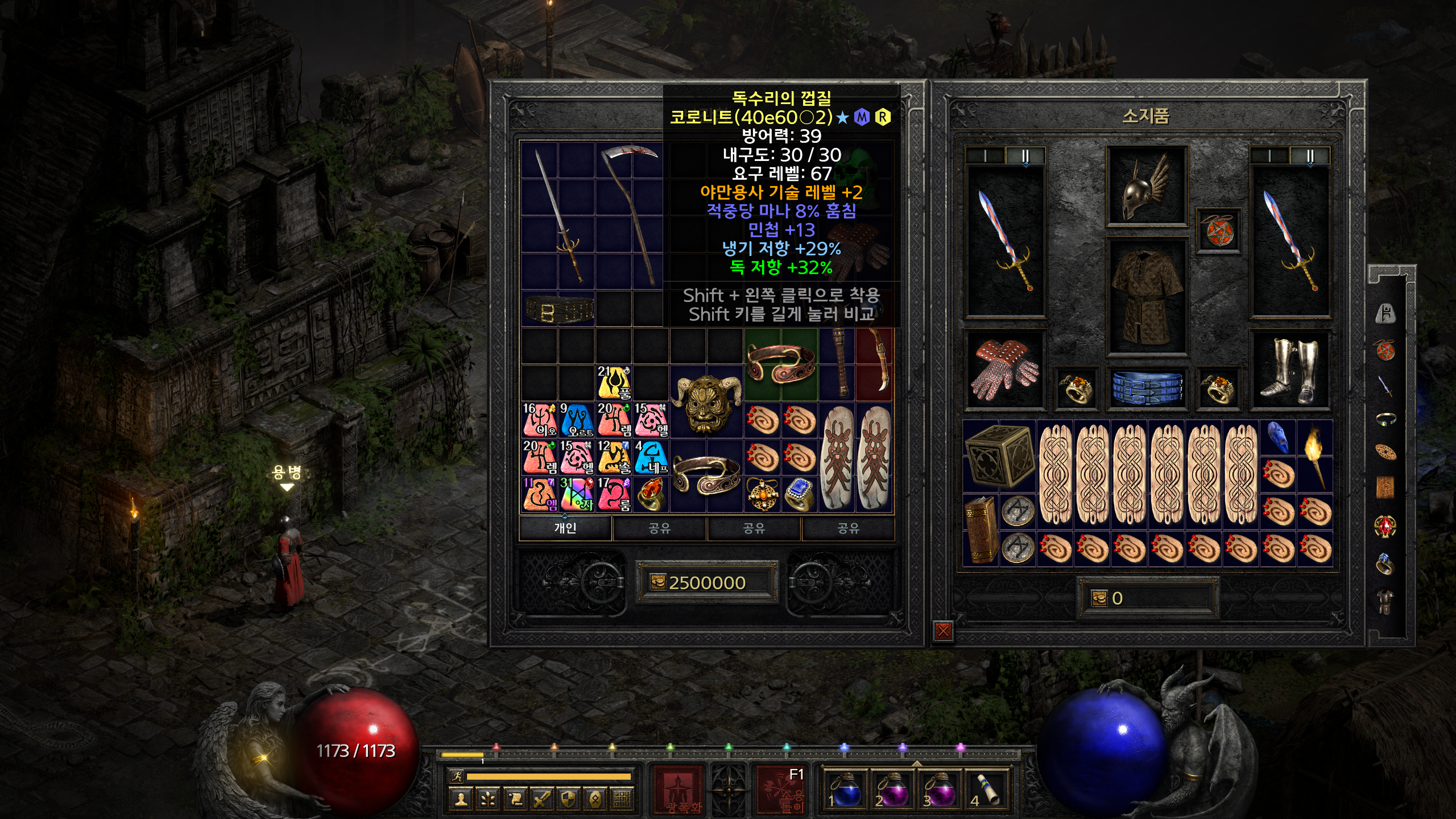The image size is (1456, 819).
Task: Select the equipped winged helmet slot
Action: [1147, 187]
